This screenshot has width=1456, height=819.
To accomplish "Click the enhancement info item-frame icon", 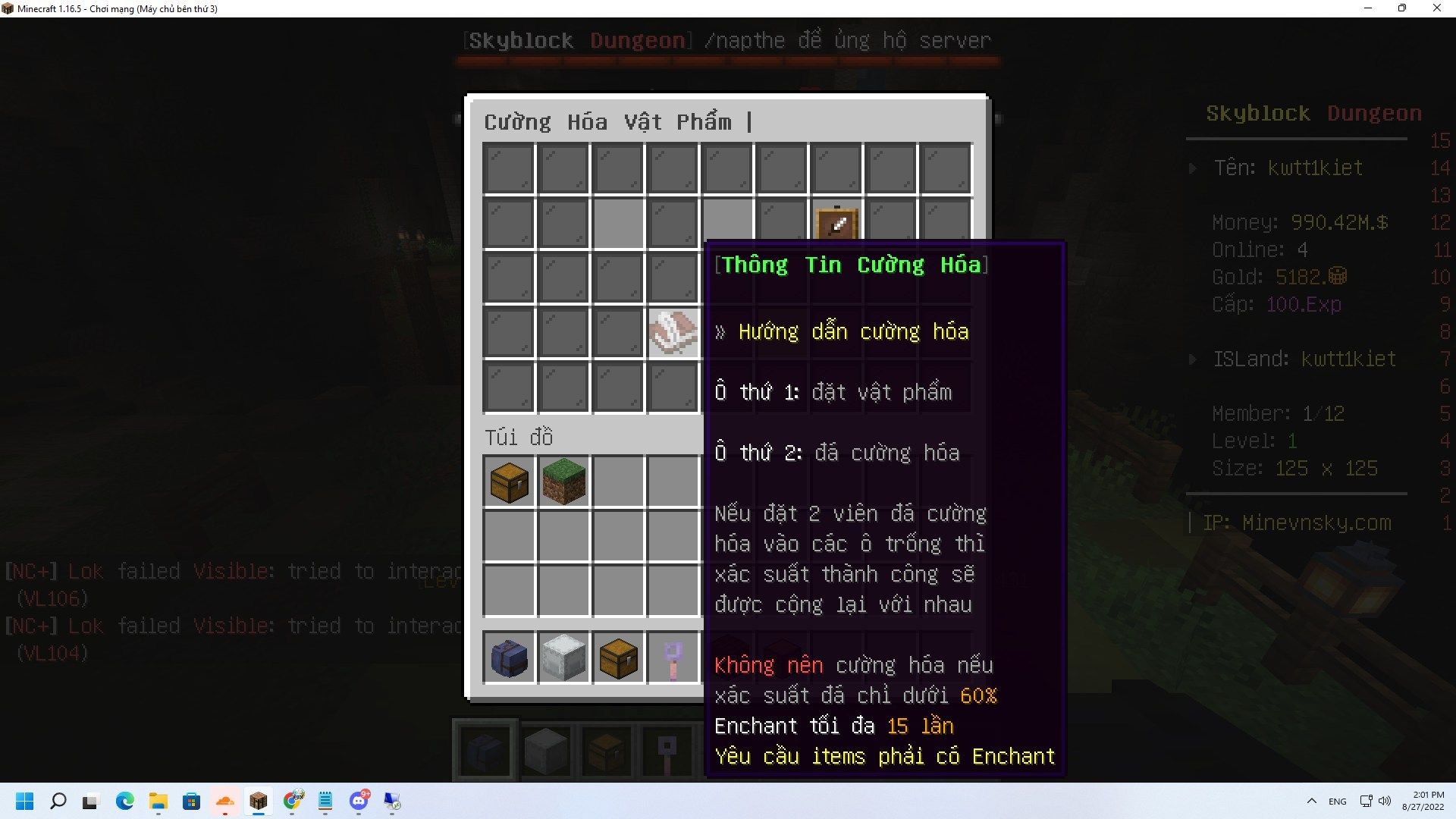I will (x=836, y=223).
